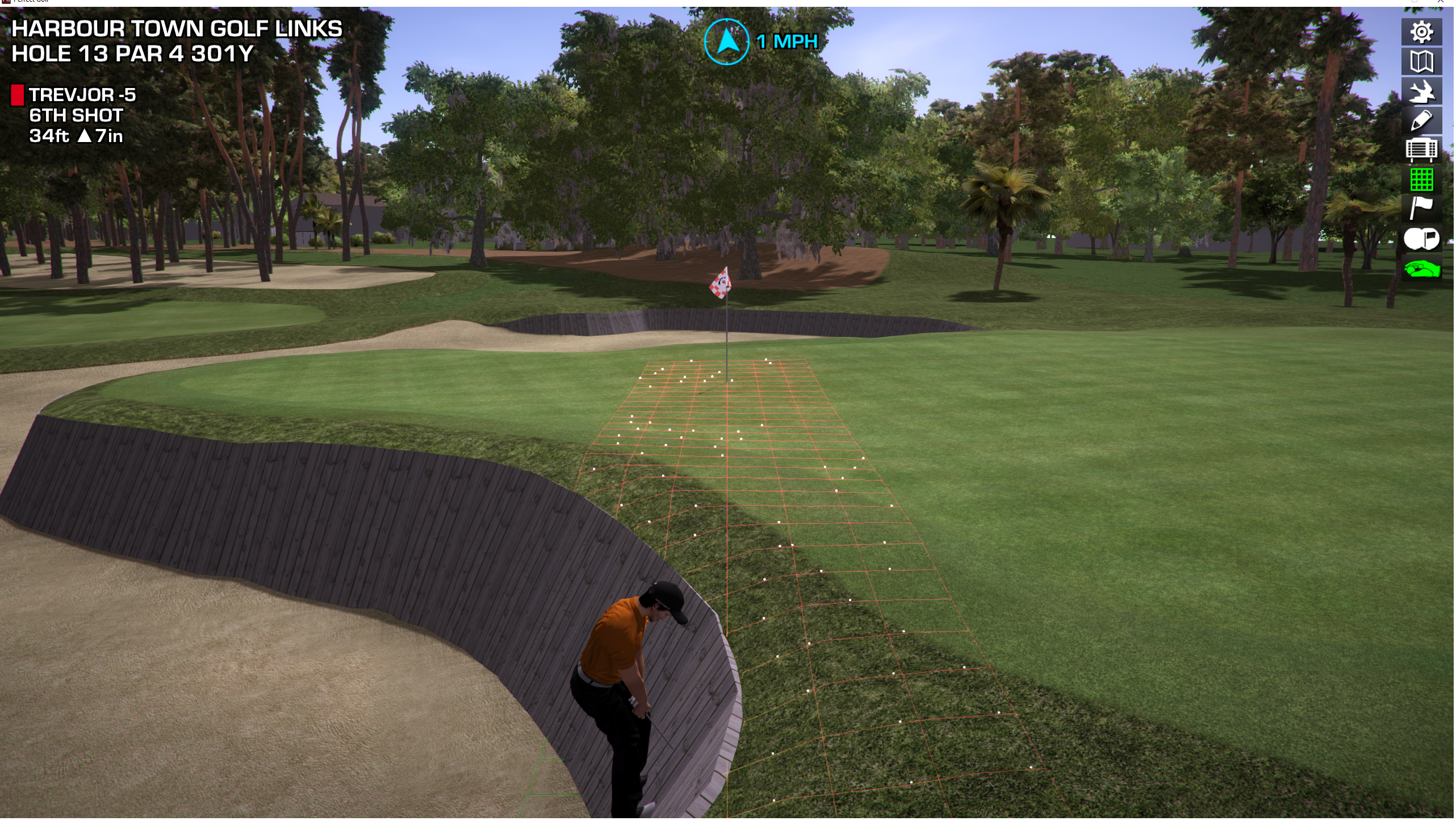Open the gear settings menu
Screen dimensions: 1456x825
[1423, 32]
